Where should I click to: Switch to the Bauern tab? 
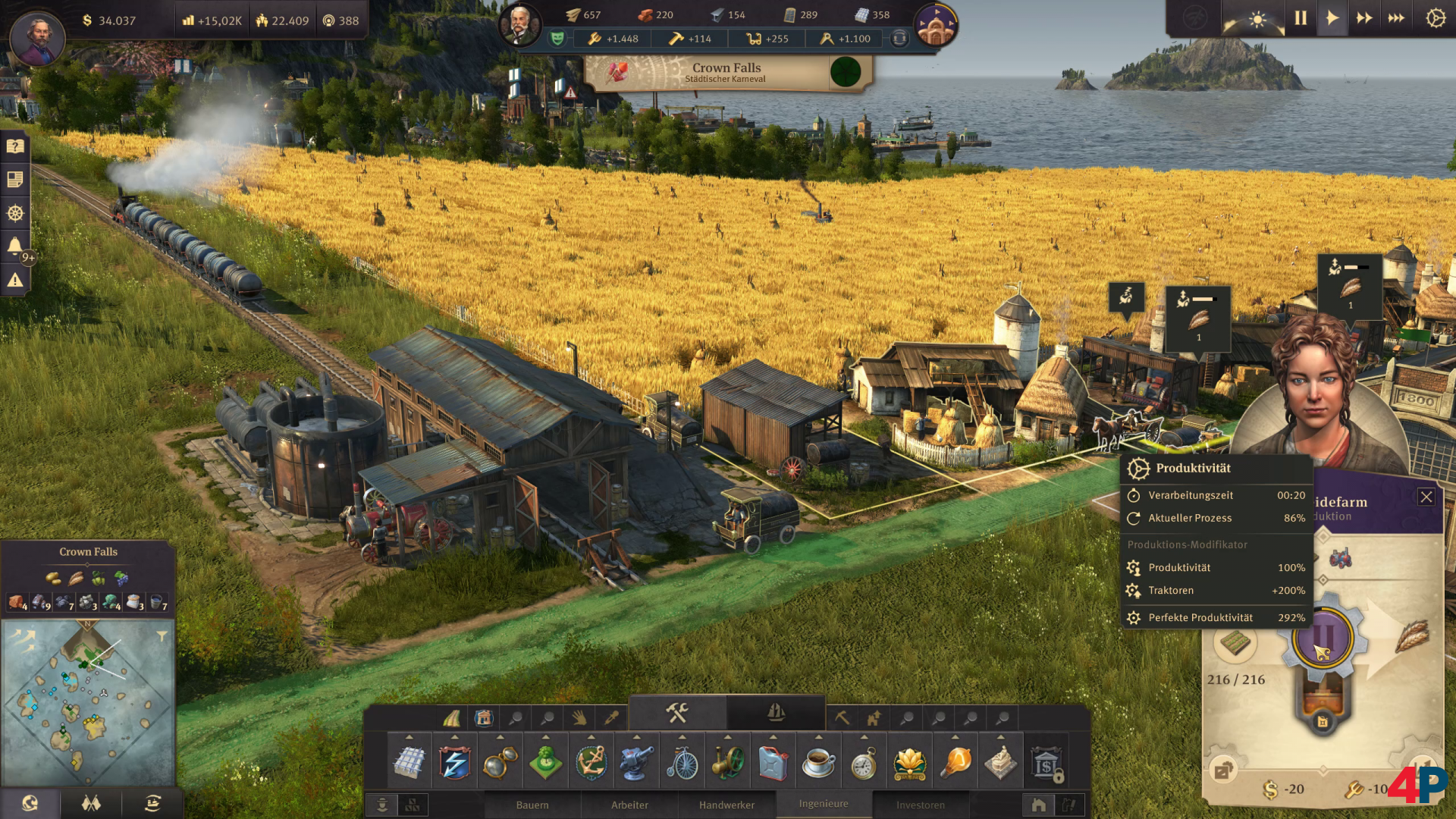532,805
